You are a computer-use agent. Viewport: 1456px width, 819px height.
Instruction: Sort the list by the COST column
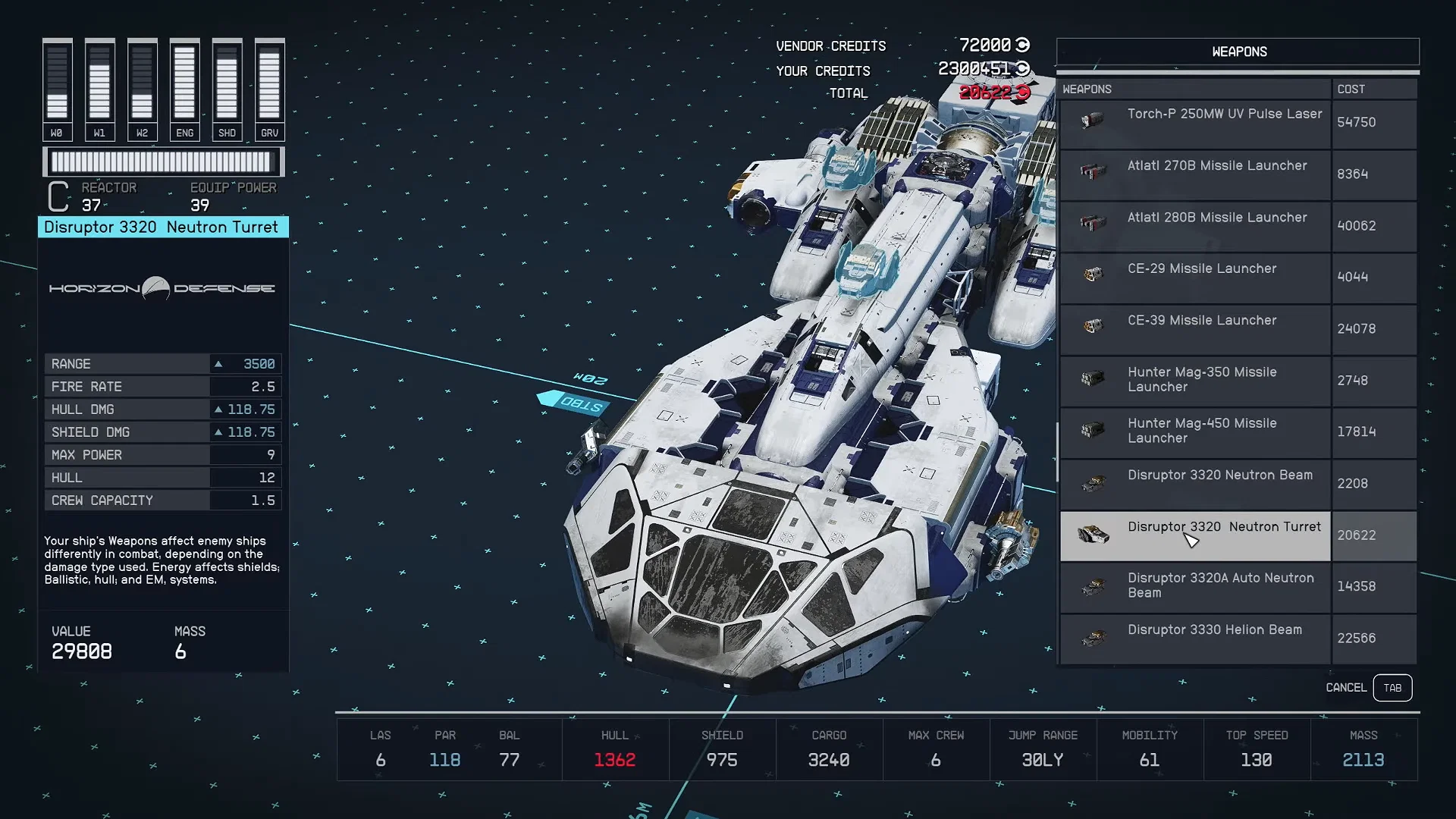pyautogui.click(x=1351, y=89)
